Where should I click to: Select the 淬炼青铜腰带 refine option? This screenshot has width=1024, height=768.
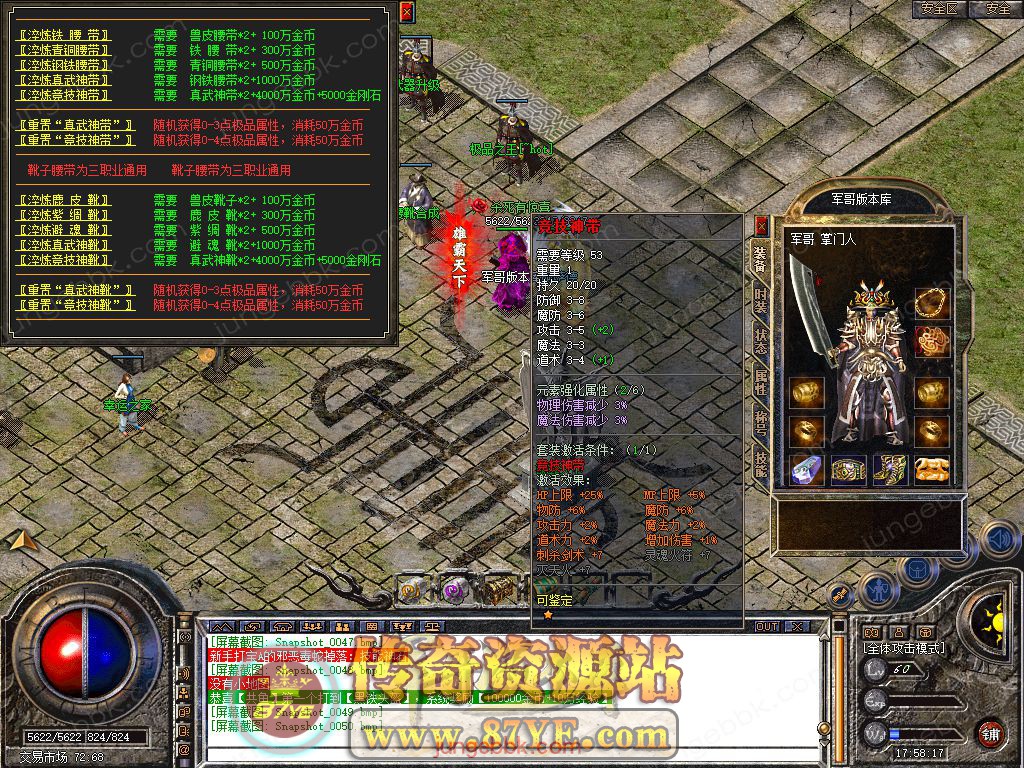[65, 50]
